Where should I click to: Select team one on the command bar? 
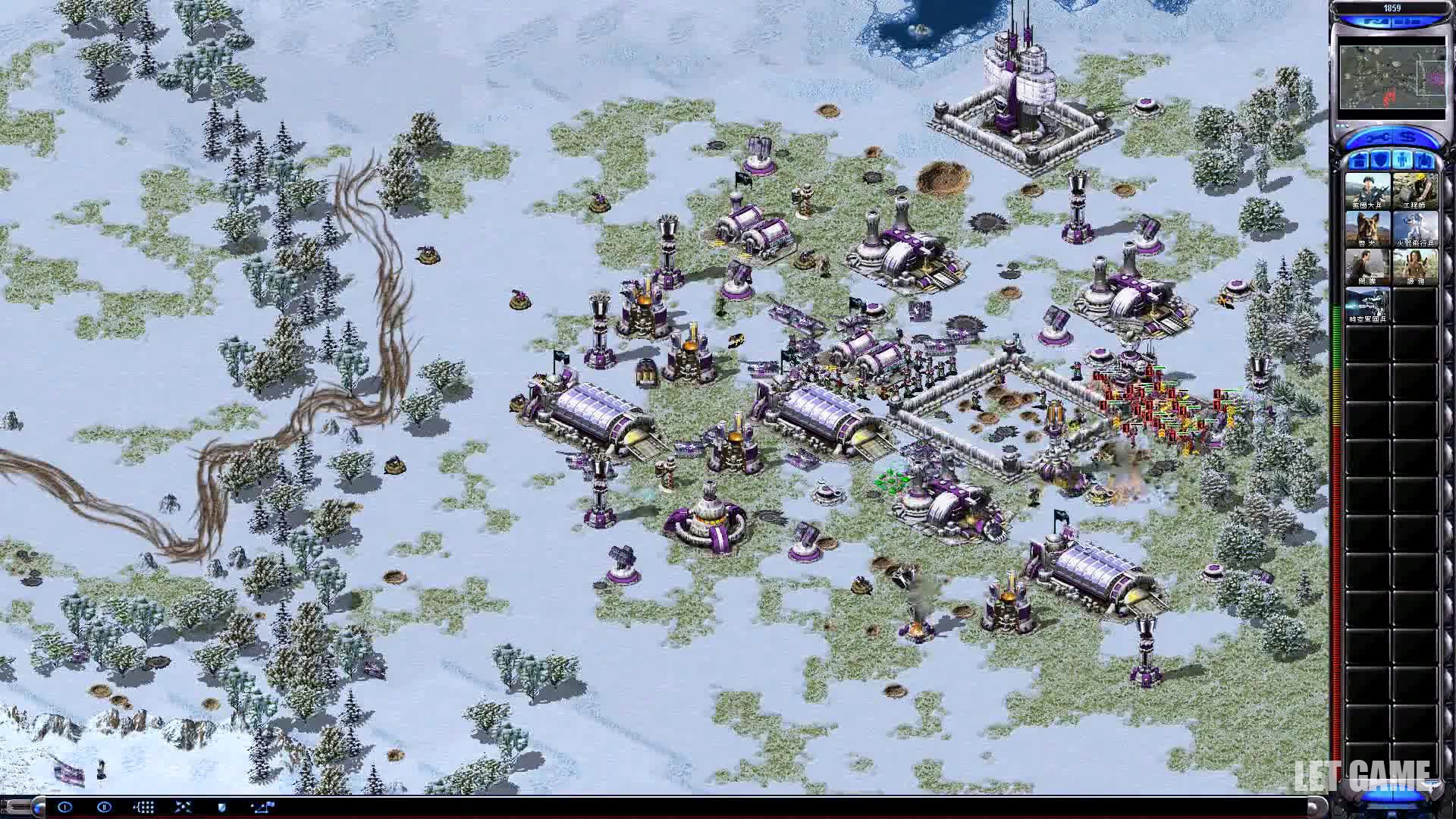64,807
